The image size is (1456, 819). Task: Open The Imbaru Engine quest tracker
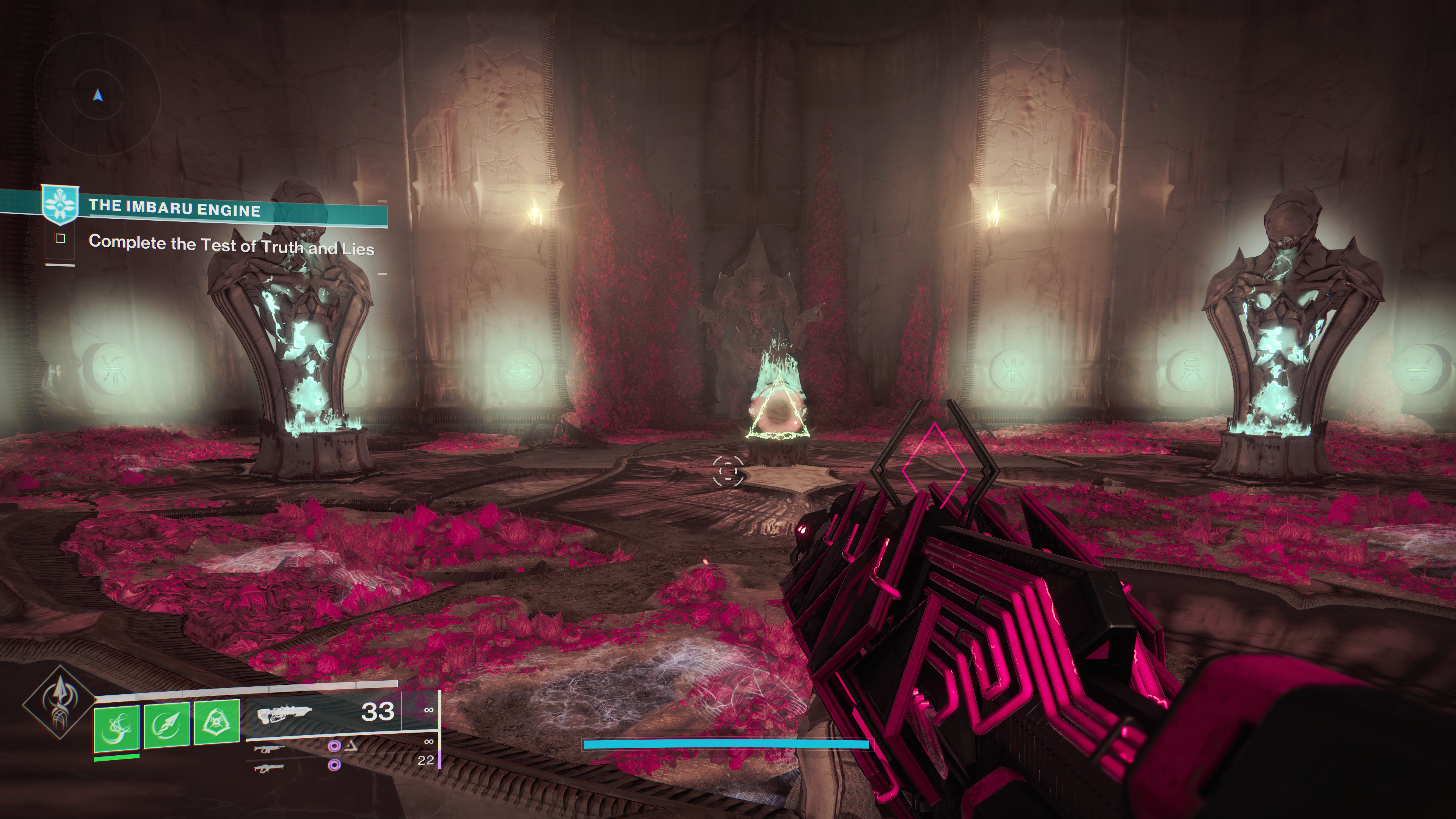click(x=174, y=209)
